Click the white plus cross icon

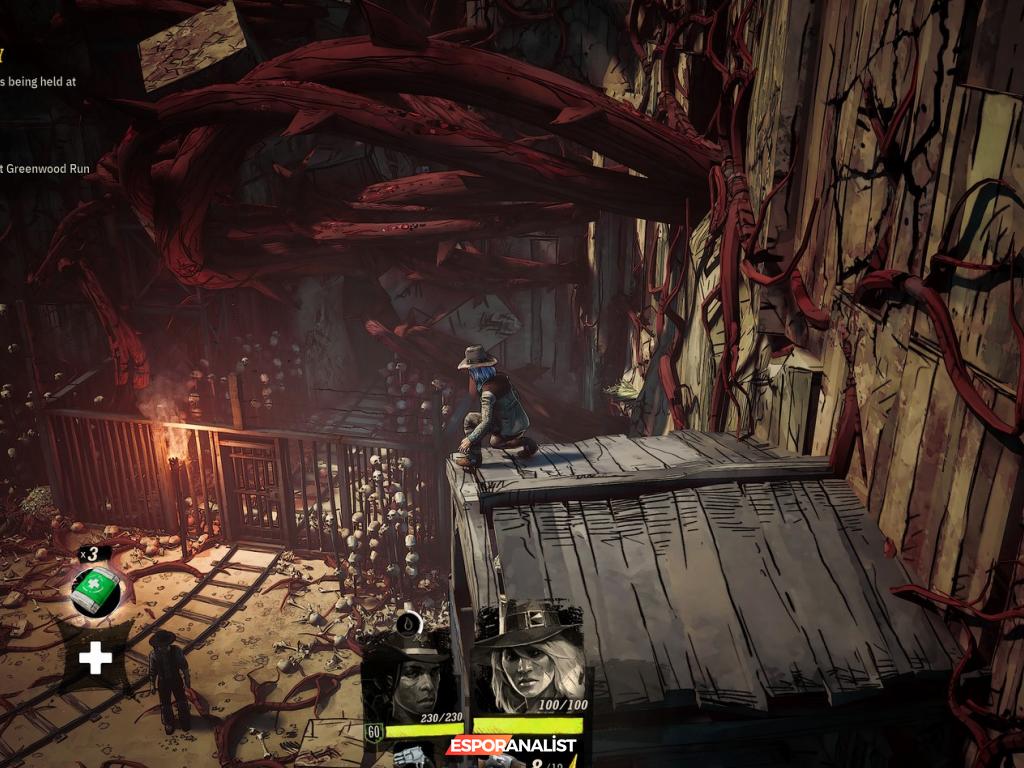96,657
